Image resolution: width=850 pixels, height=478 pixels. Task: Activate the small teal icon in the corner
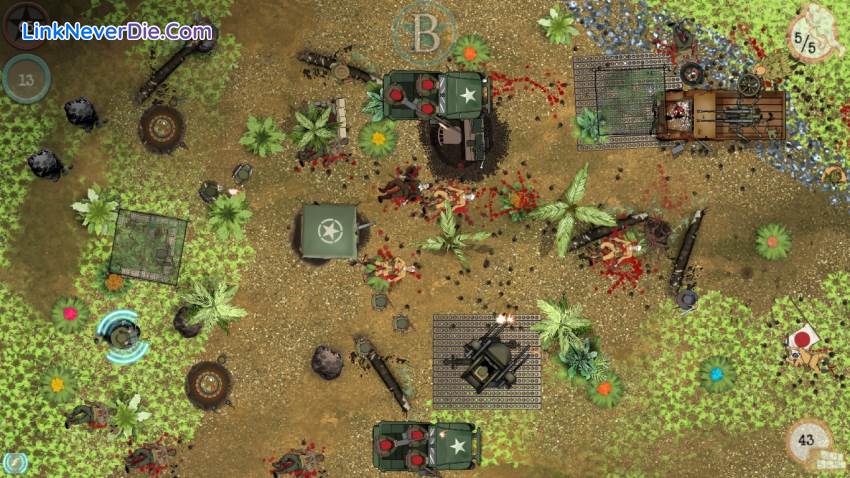coord(14,462)
